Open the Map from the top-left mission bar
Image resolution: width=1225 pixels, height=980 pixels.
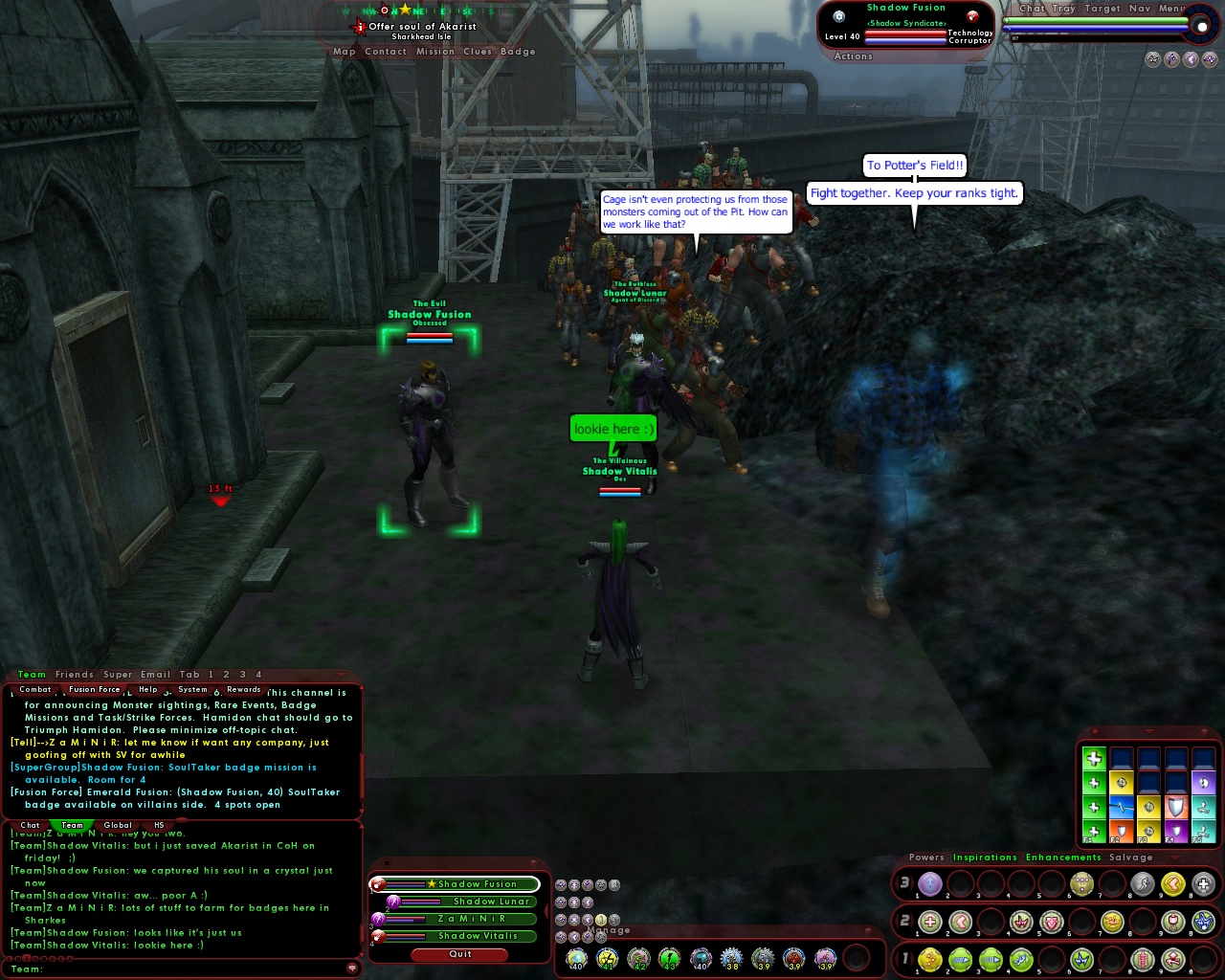pyautogui.click(x=343, y=51)
